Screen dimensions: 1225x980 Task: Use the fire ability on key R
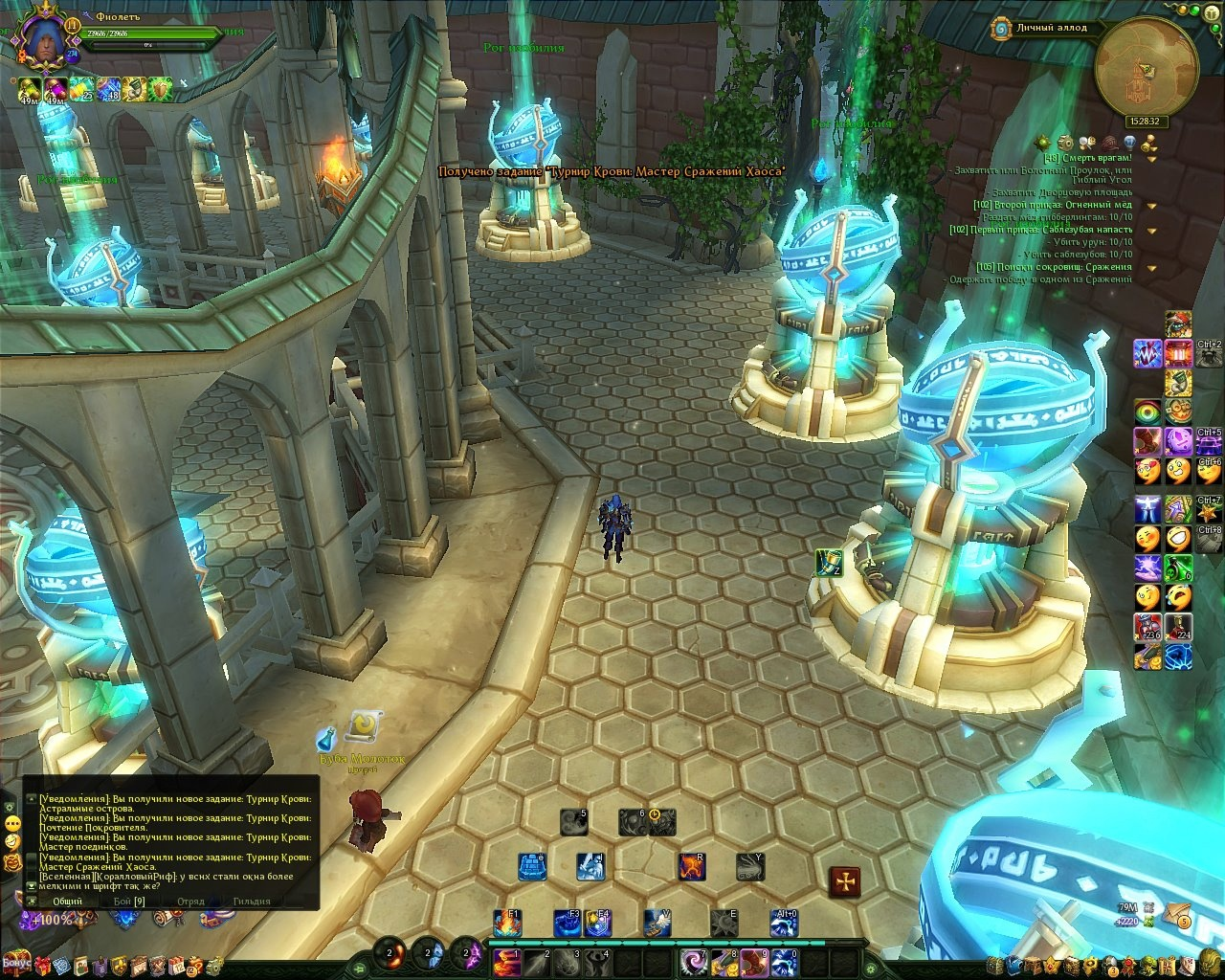(x=693, y=867)
